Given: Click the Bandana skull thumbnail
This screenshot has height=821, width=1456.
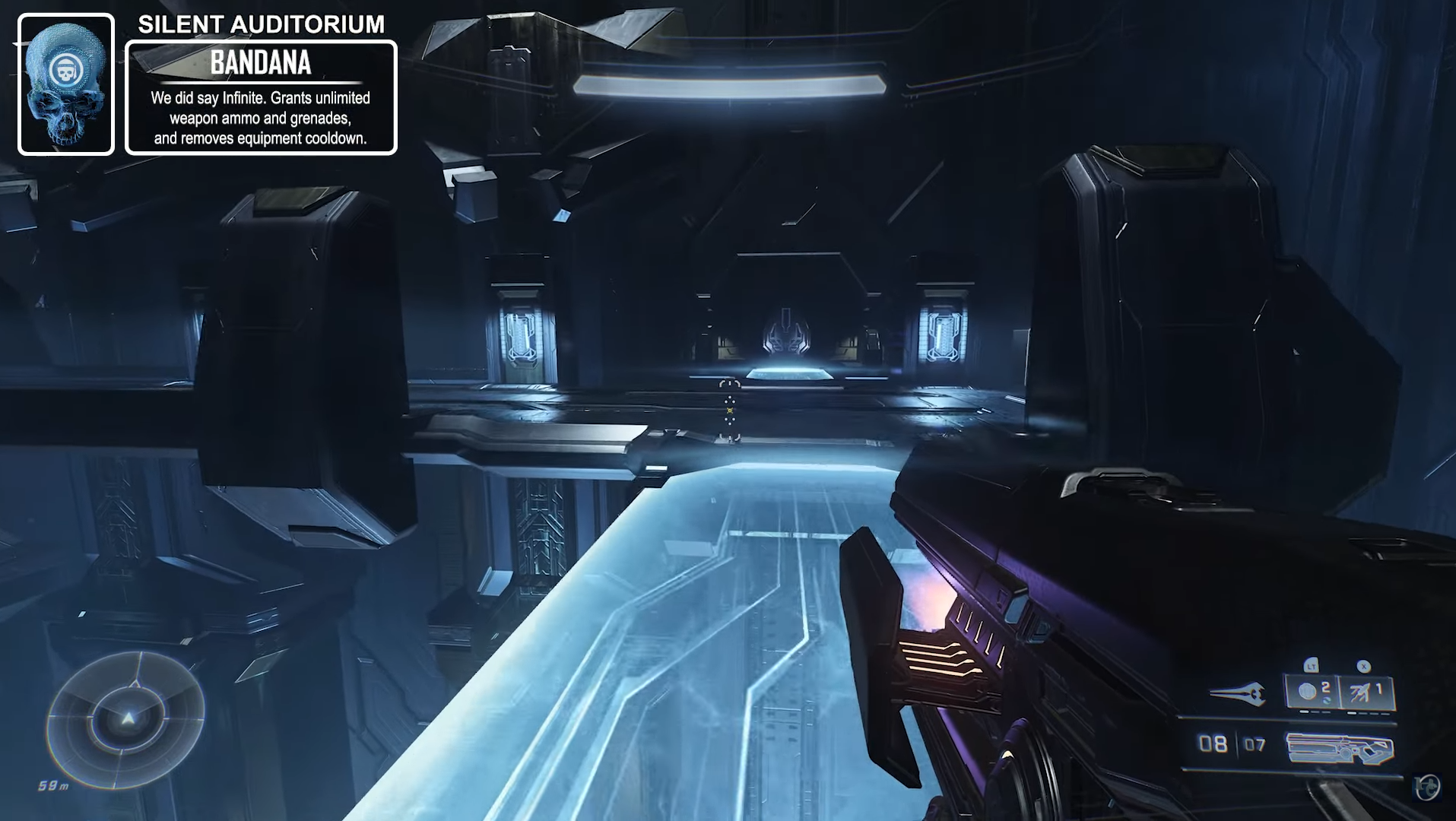Looking at the screenshot, I should pos(66,84).
